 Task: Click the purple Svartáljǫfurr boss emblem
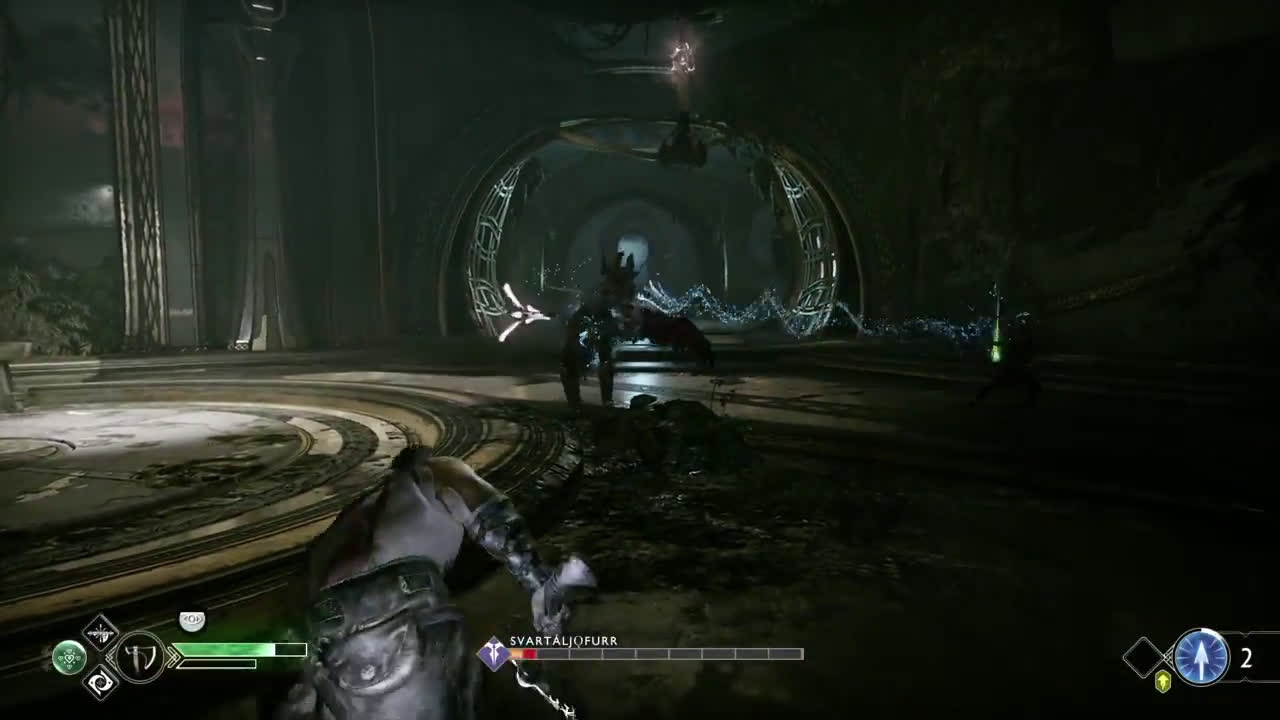click(494, 654)
